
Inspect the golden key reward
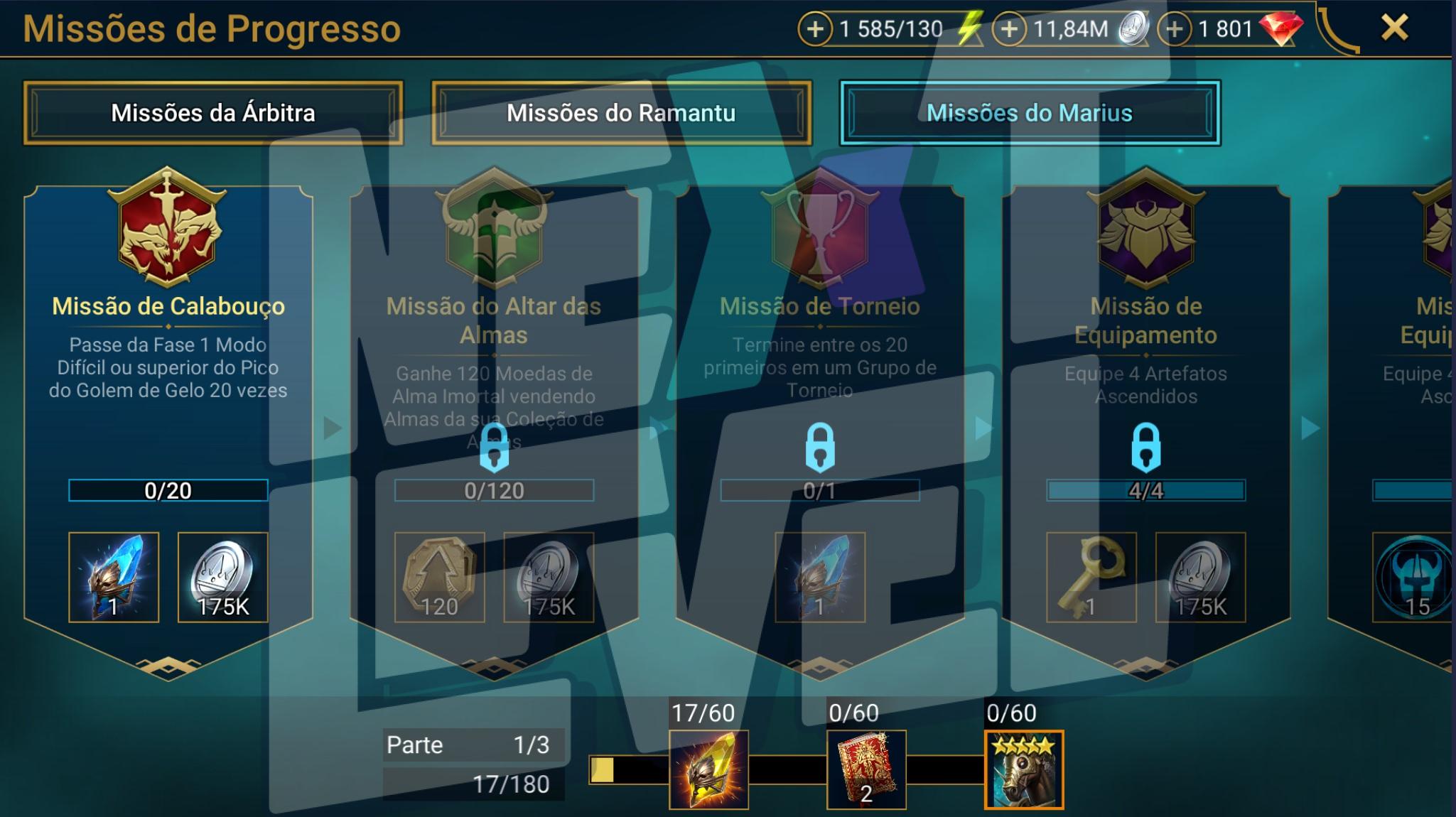click(x=1091, y=577)
